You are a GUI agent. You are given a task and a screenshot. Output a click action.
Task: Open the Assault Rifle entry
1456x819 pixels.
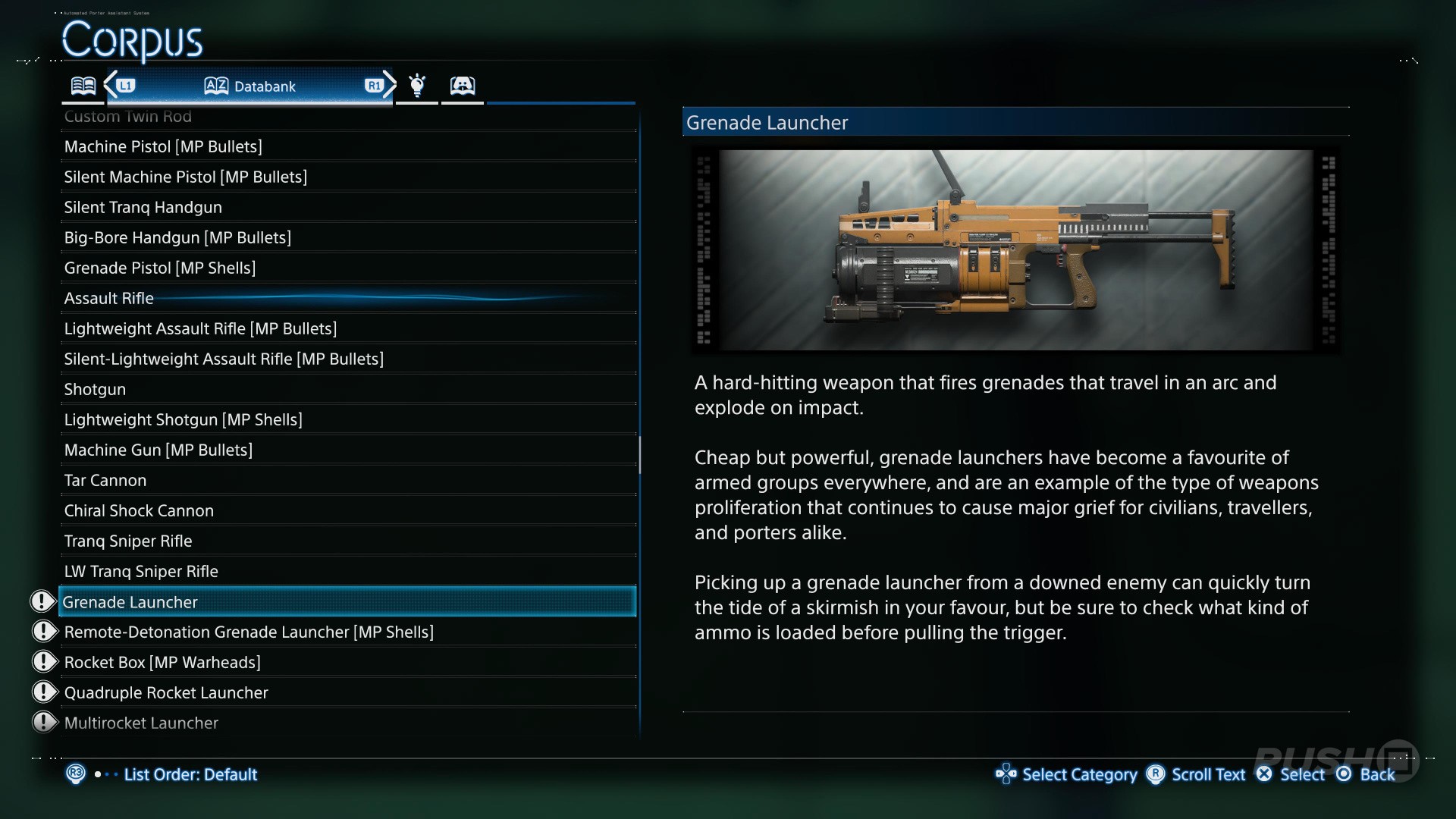coord(109,298)
